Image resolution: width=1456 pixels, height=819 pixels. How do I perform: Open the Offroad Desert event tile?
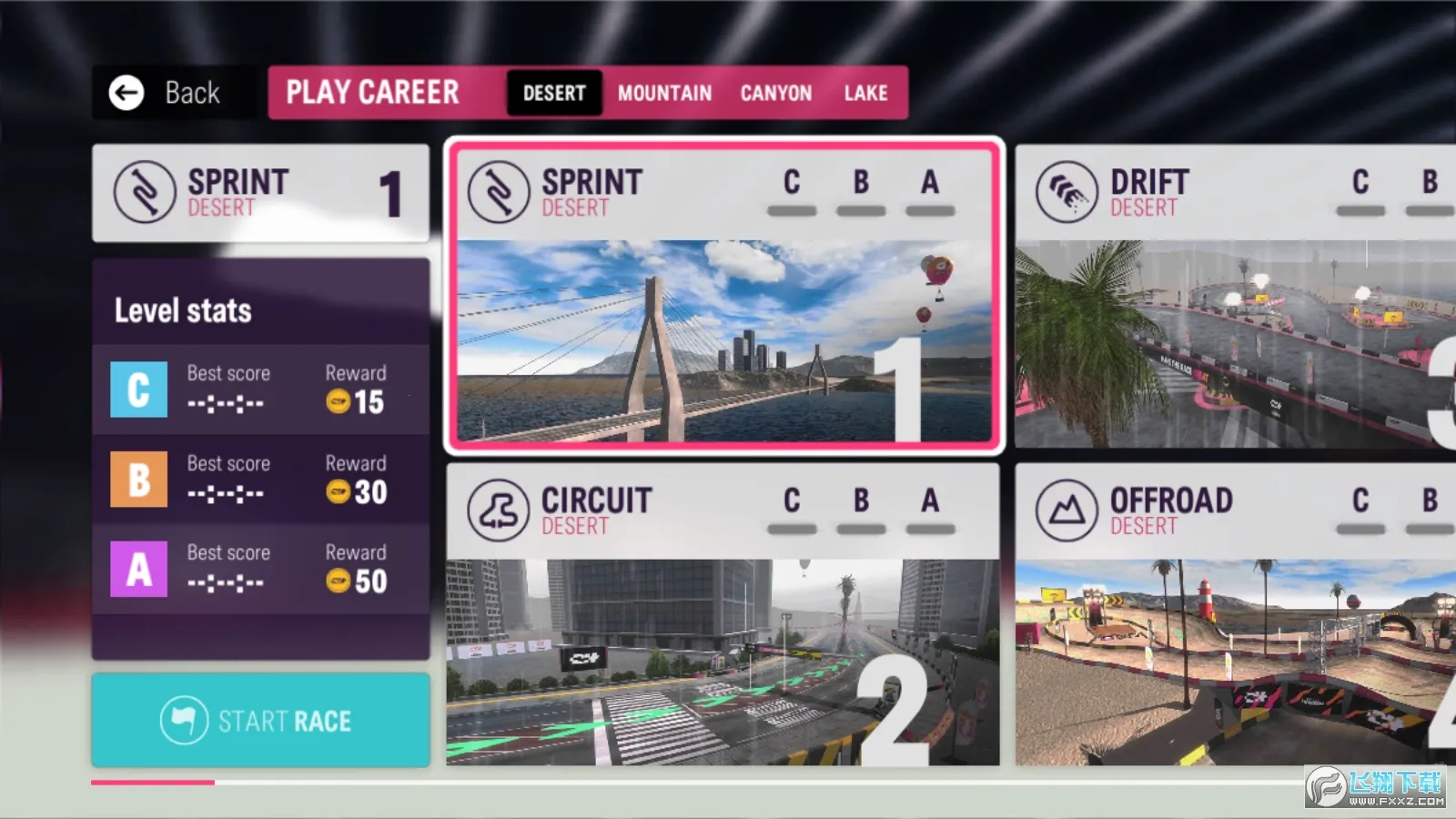click(x=1235, y=614)
